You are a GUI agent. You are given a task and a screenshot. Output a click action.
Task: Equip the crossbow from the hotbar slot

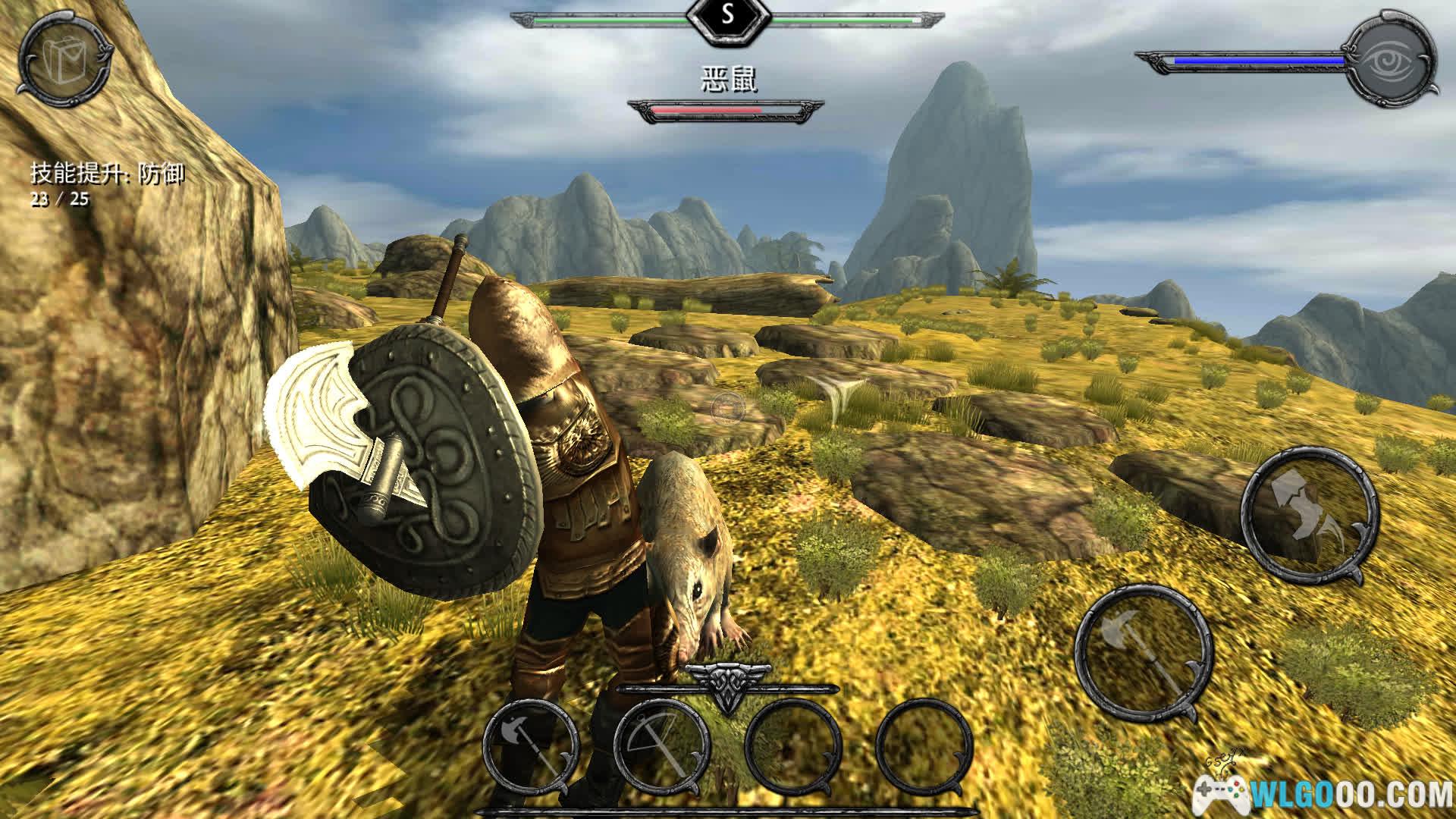point(661,745)
